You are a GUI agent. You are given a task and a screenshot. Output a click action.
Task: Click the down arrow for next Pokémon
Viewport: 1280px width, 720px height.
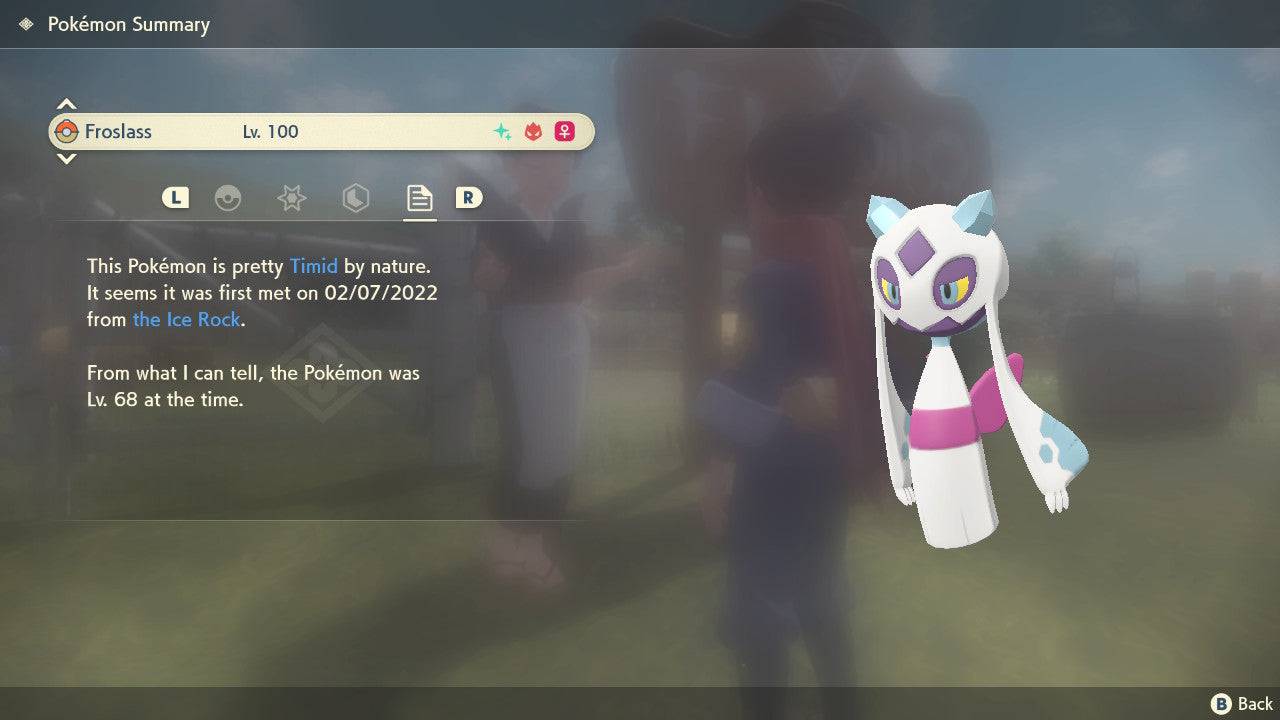65,158
